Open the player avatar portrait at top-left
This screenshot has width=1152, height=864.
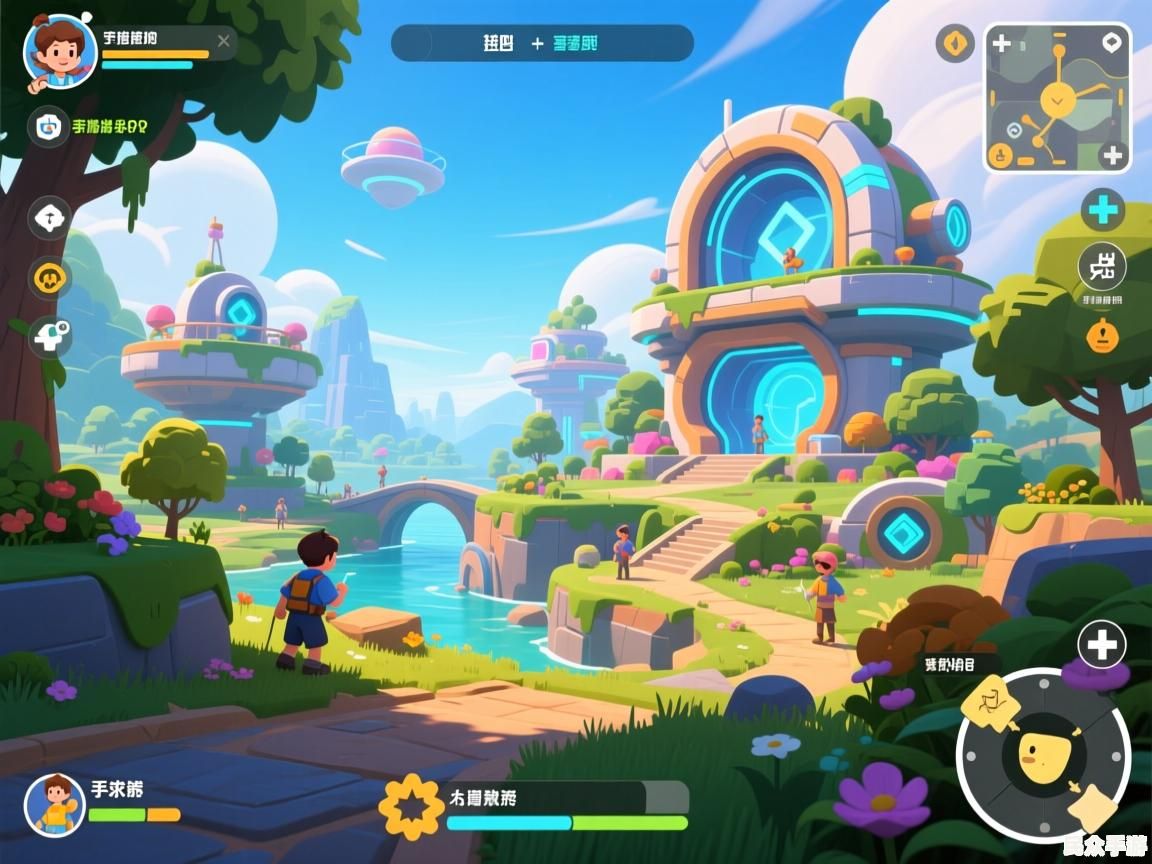(60, 51)
